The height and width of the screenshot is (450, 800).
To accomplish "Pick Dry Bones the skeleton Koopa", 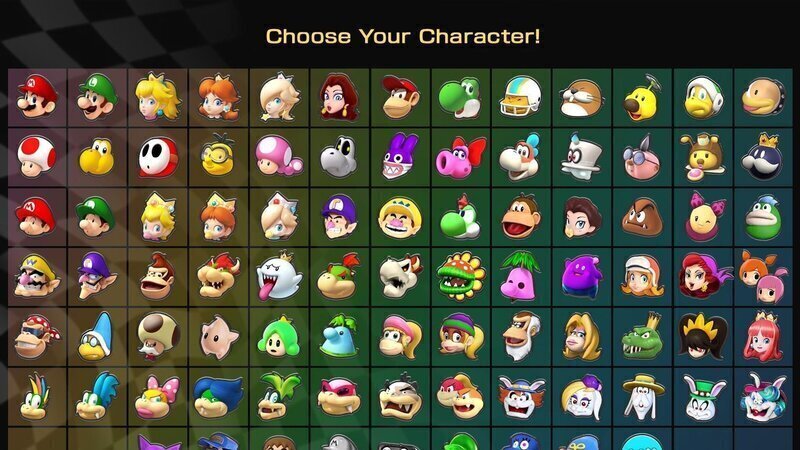I will point(339,156).
